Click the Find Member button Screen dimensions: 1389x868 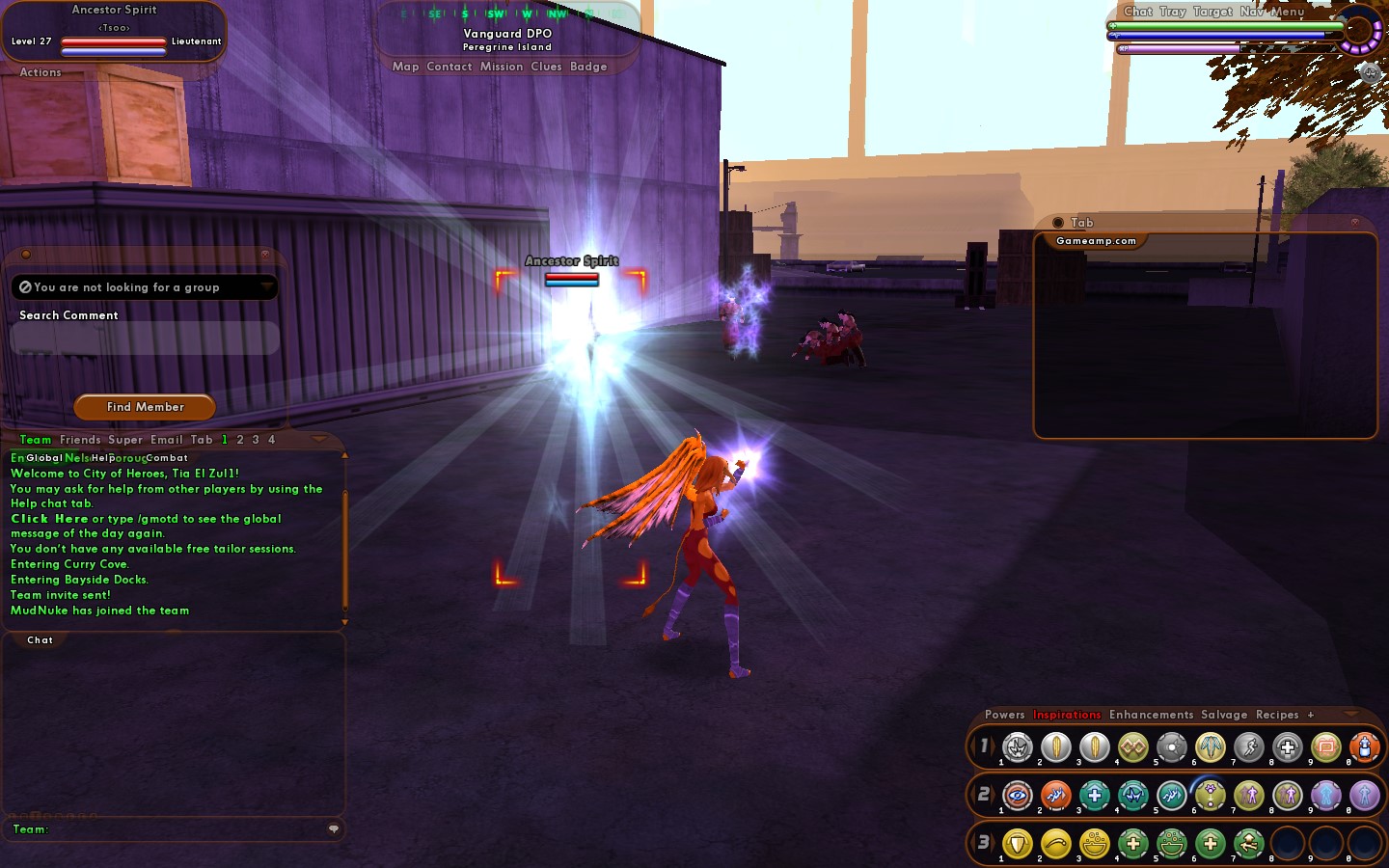click(x=145, y=407)
